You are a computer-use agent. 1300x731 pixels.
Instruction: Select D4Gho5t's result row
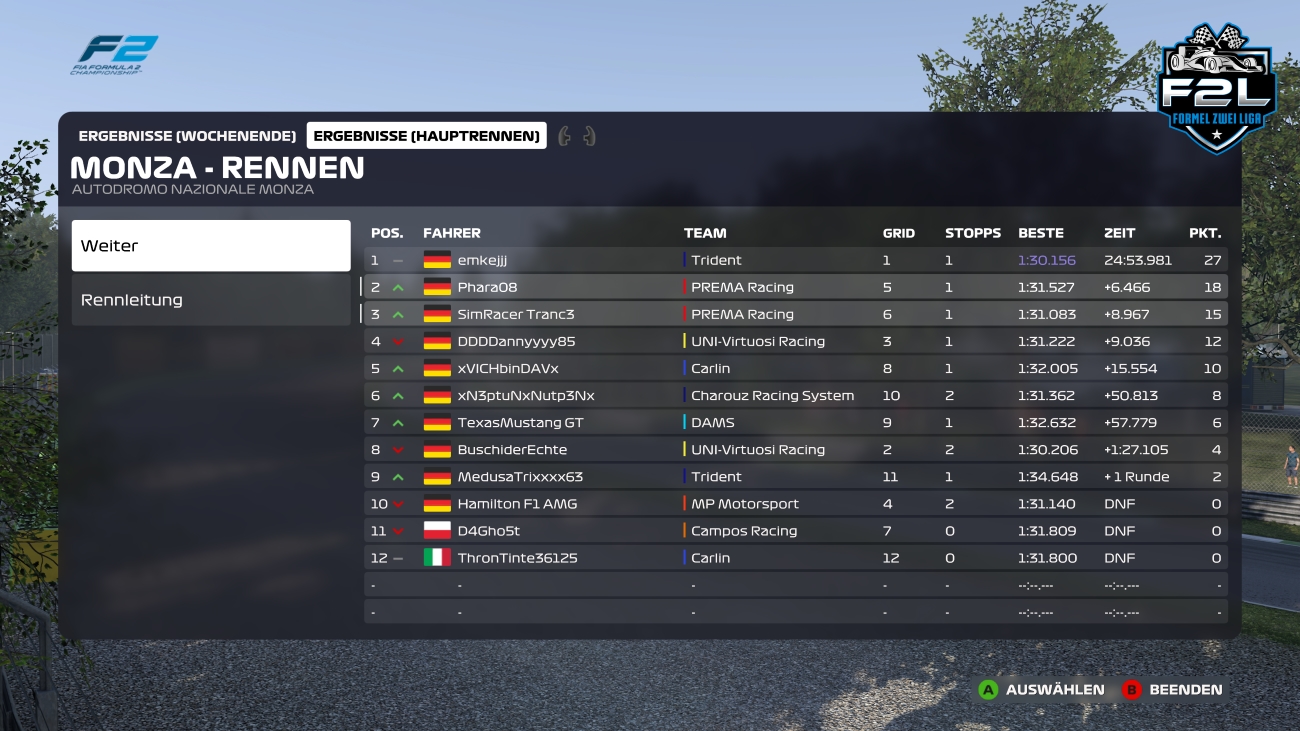point(795,531)
